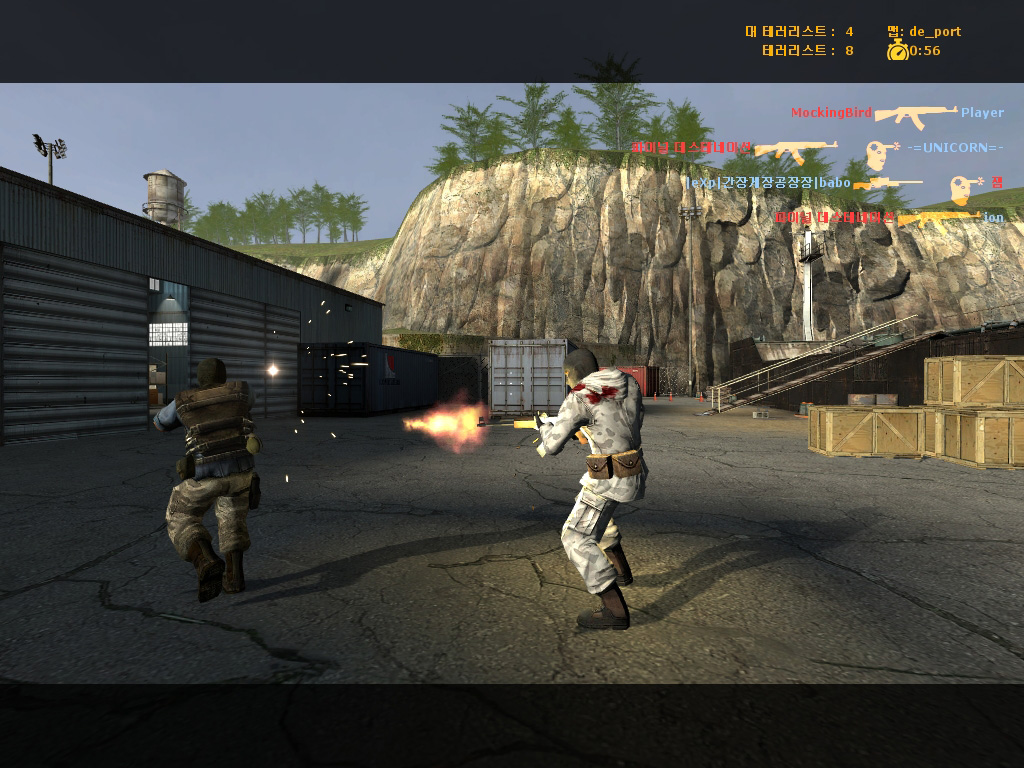Click the victim name Player in kill feed
The height and width of the screenshot is (768, 1024).
click(982, 113)
